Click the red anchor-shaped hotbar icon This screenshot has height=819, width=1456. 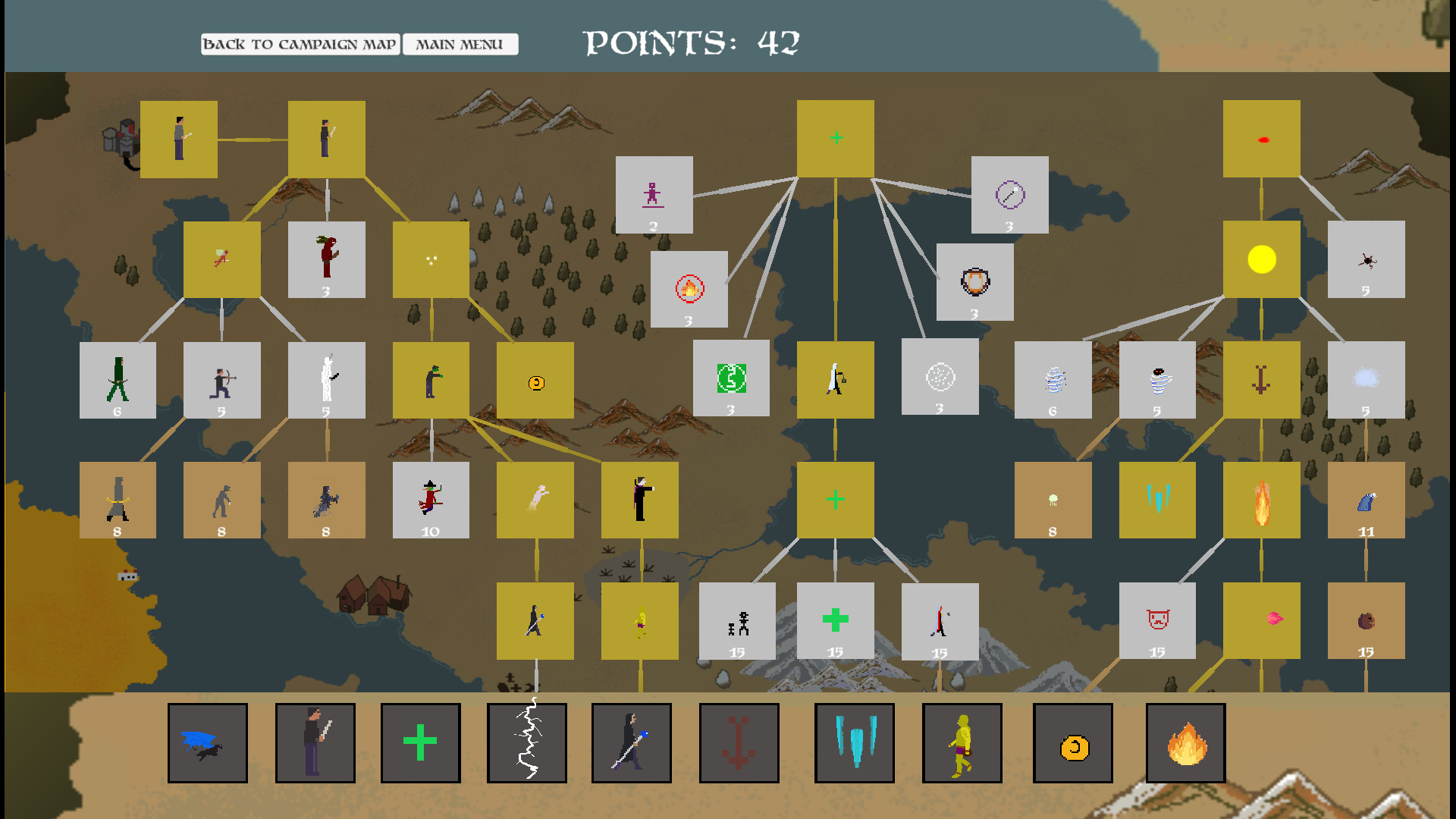point(739,743)
